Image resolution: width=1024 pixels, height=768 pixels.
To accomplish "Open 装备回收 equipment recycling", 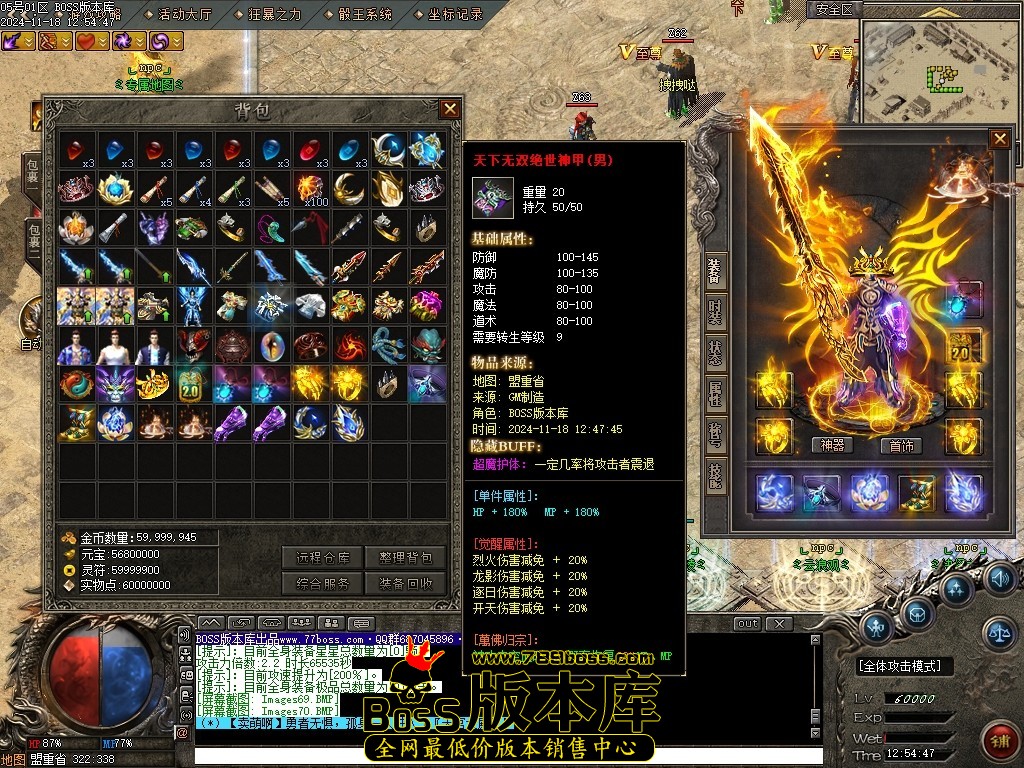I will point(406,584).
